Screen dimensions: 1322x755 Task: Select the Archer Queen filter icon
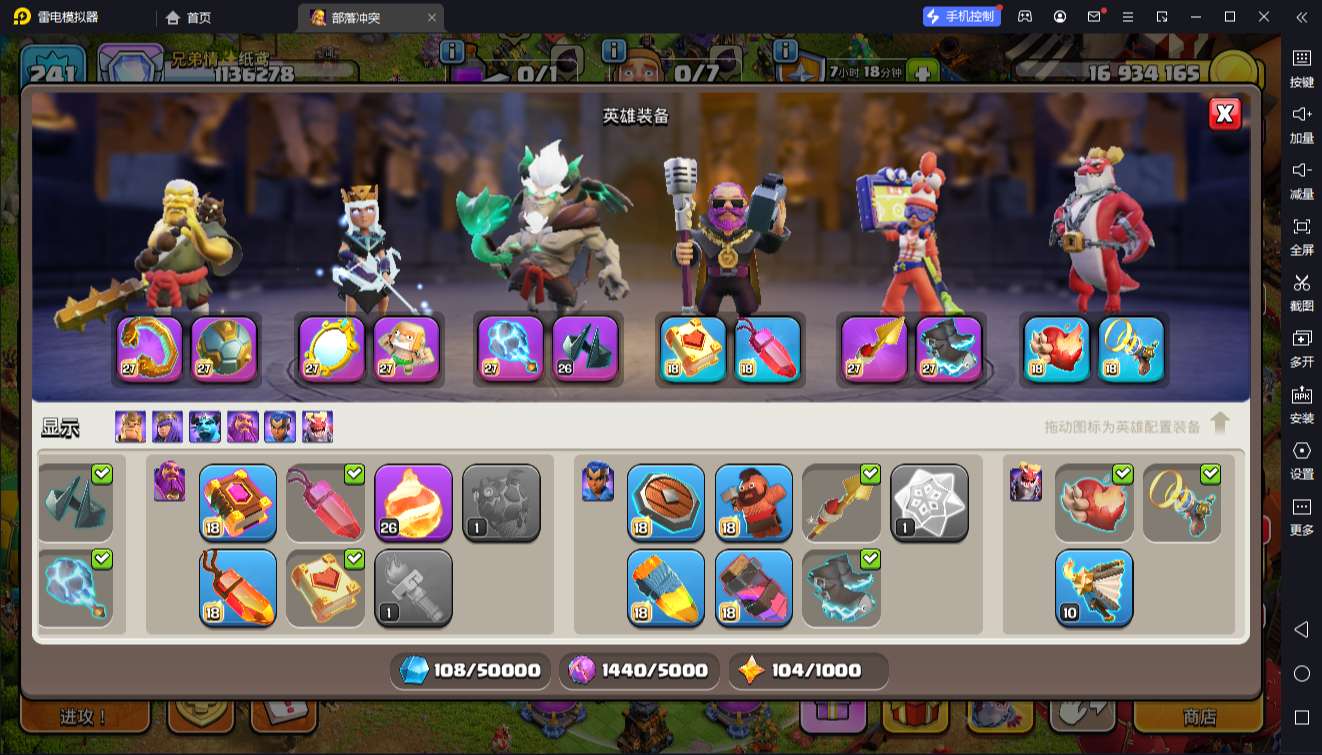(x=167, y=427)
